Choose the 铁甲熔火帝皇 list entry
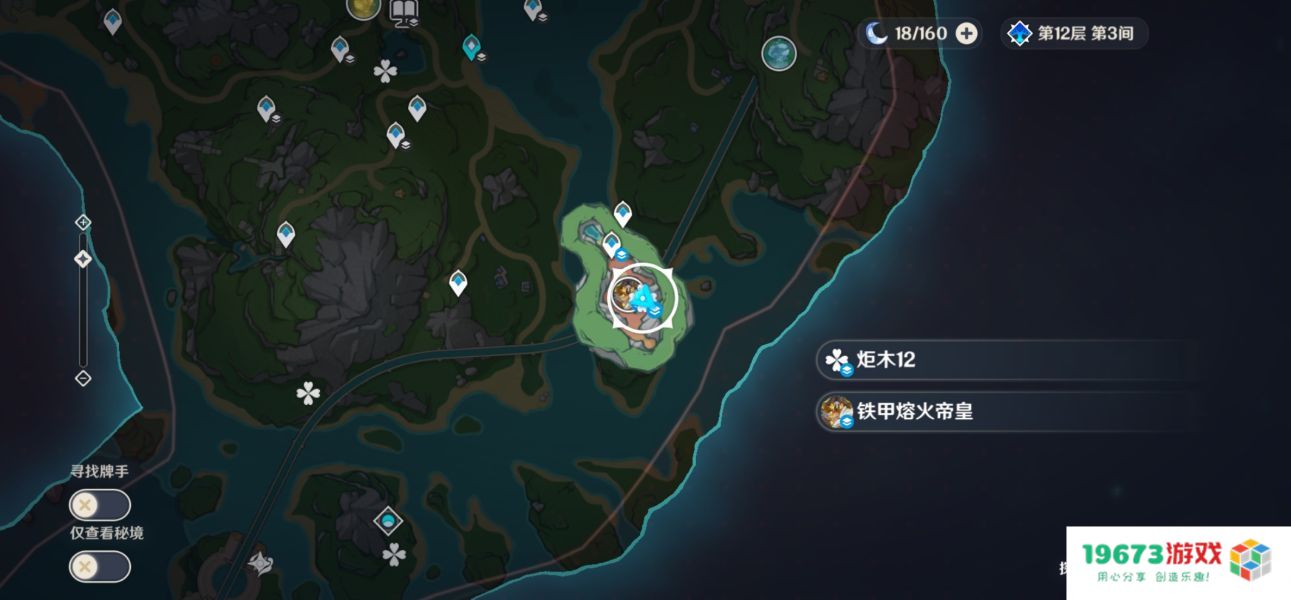The image size is (1291, 600). pos(1005,411)
